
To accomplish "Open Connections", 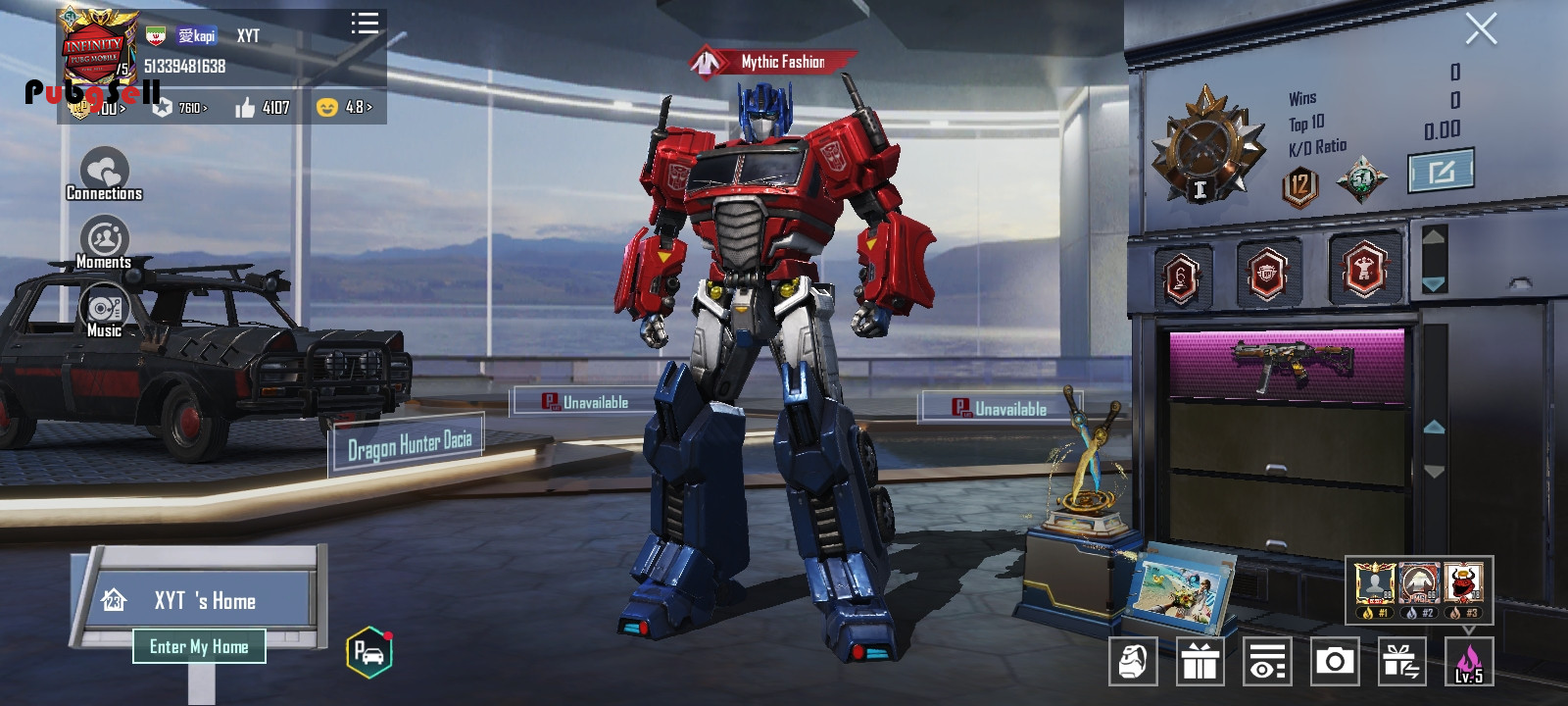I will pos(104,175).
